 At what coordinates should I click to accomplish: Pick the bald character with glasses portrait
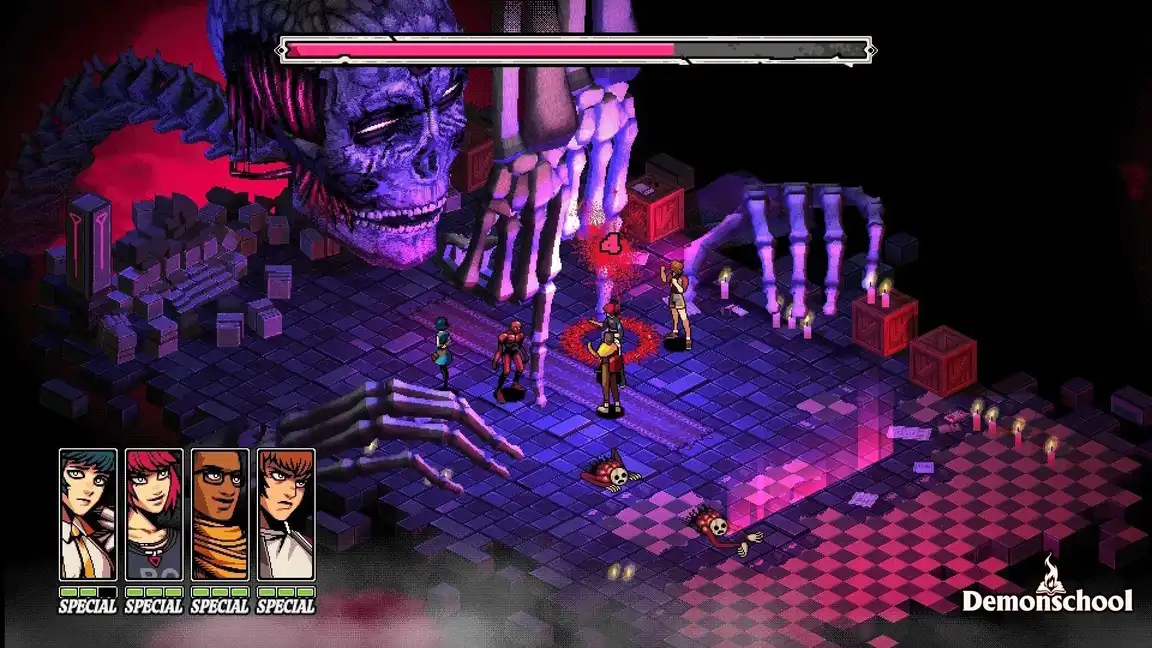coord(220,514)
